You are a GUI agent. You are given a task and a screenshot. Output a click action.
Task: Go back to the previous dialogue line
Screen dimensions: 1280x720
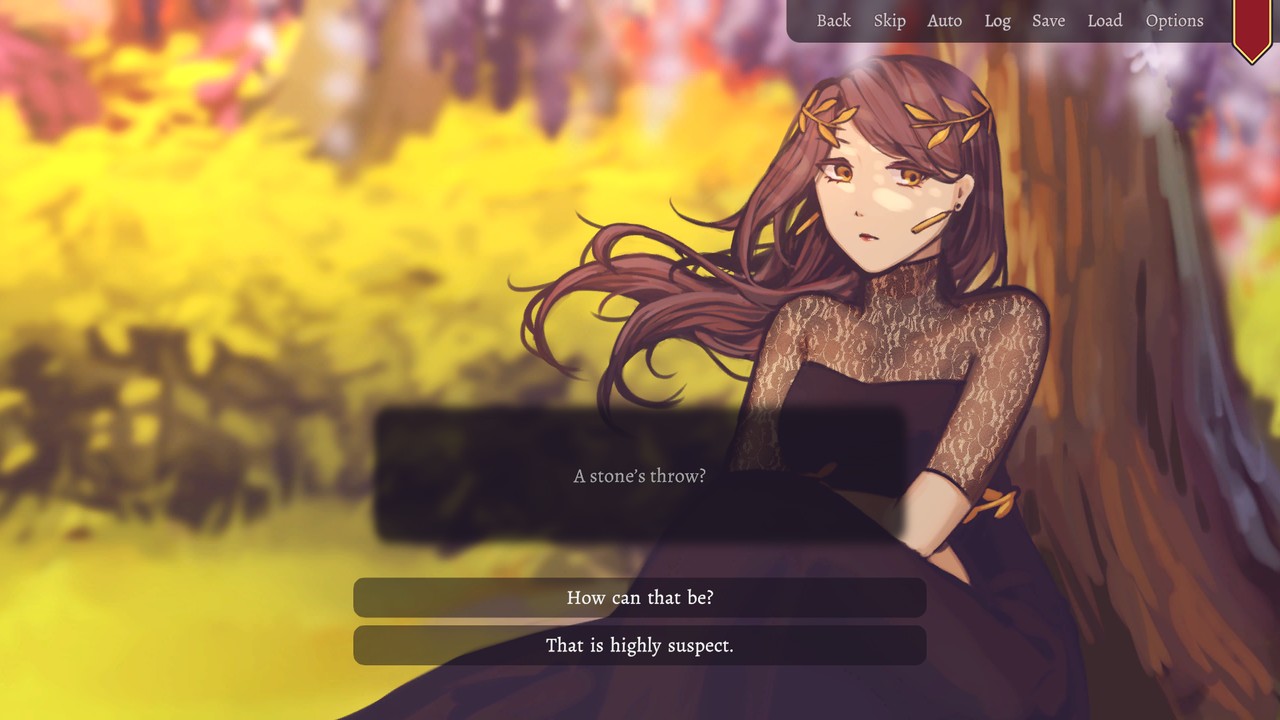point(834,20)
